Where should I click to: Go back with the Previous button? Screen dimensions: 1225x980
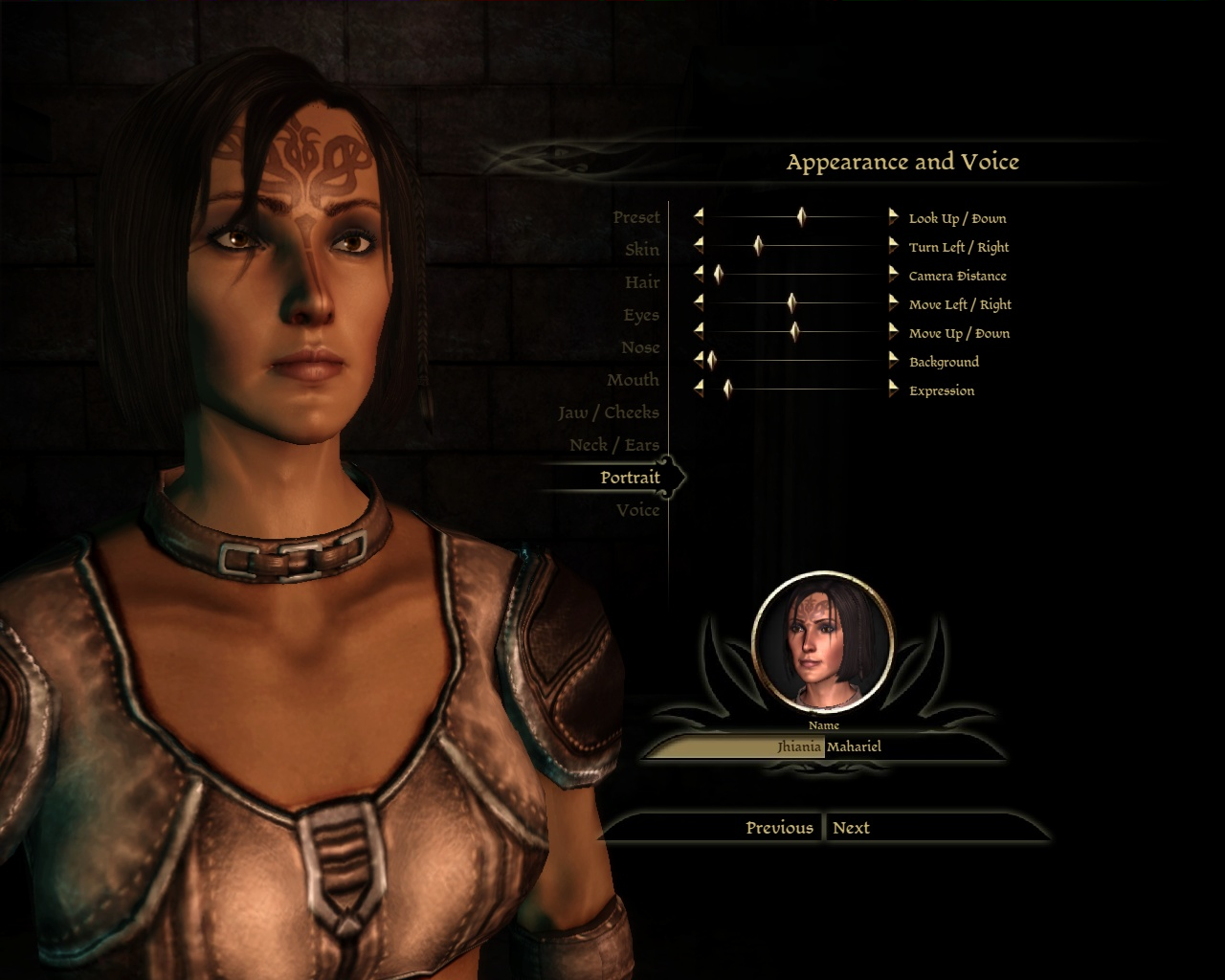779,828
